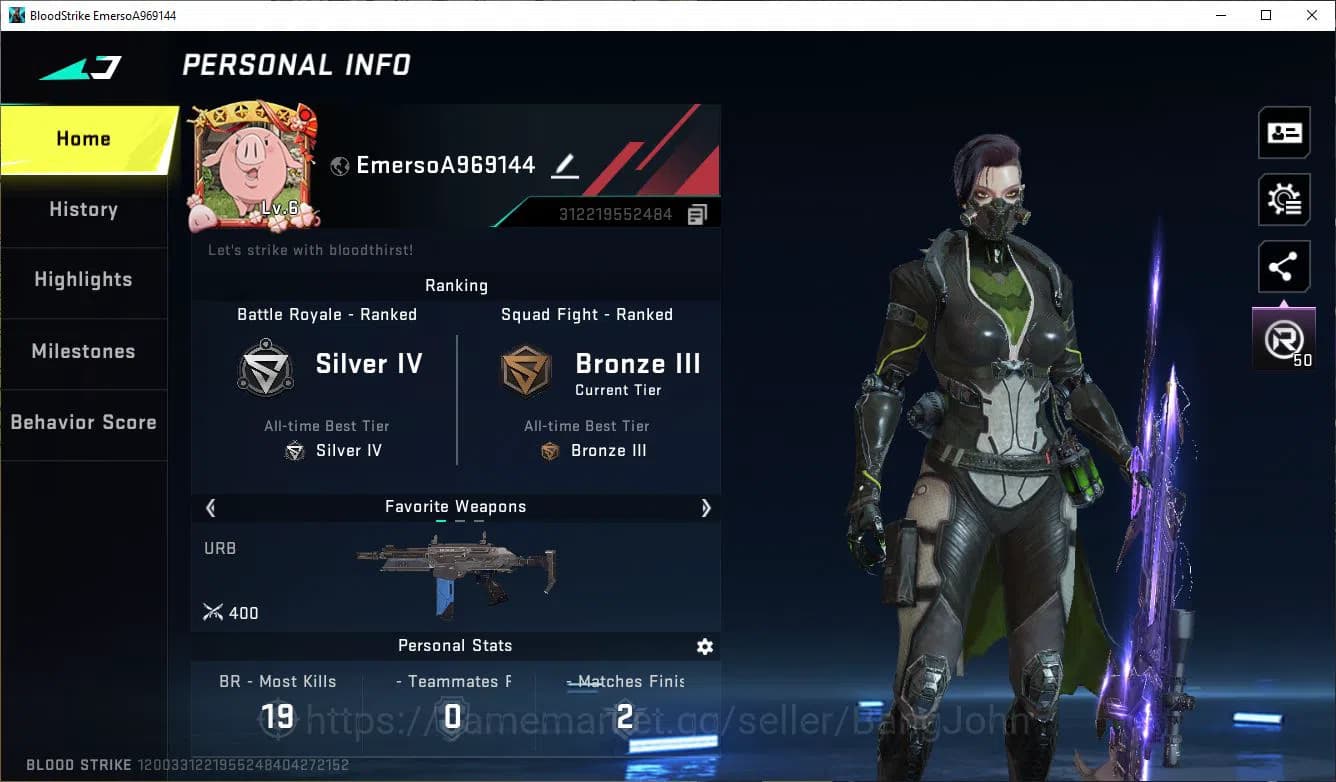Select the Bronze III Squad Fight rank emblem
Screen dimensions: 1336x782
525,370
